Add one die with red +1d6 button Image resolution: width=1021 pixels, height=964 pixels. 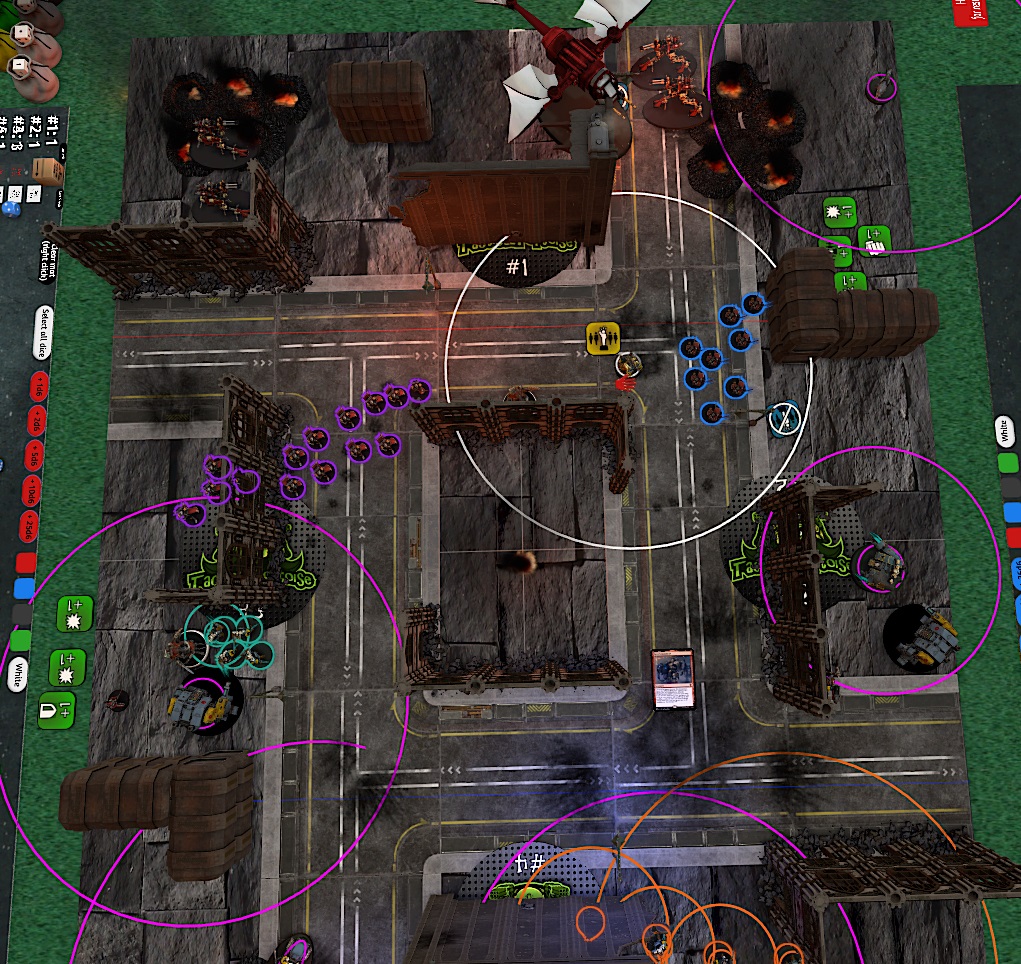click(39, 384)
